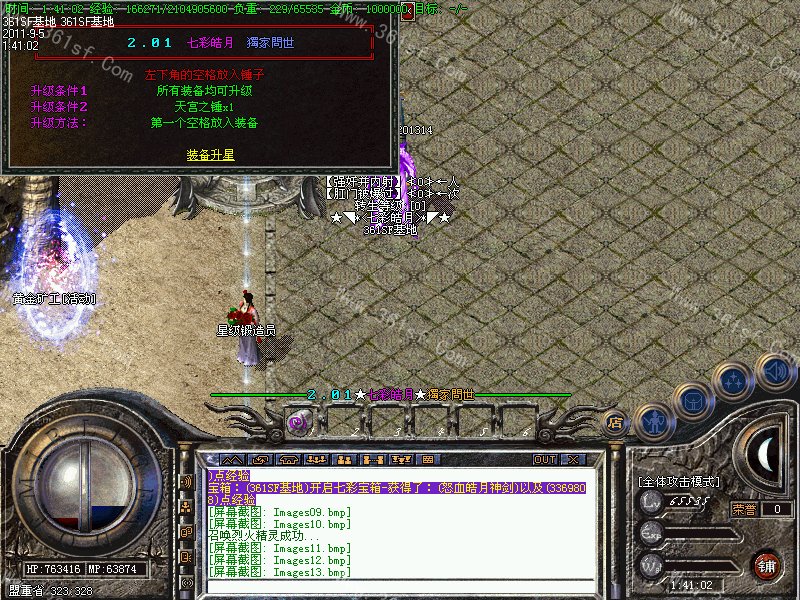Image resolution: width=800 pixels, height=600 pixels.
Task: Select the purple item in the hotbar
Action: click(x=297, y=423)
